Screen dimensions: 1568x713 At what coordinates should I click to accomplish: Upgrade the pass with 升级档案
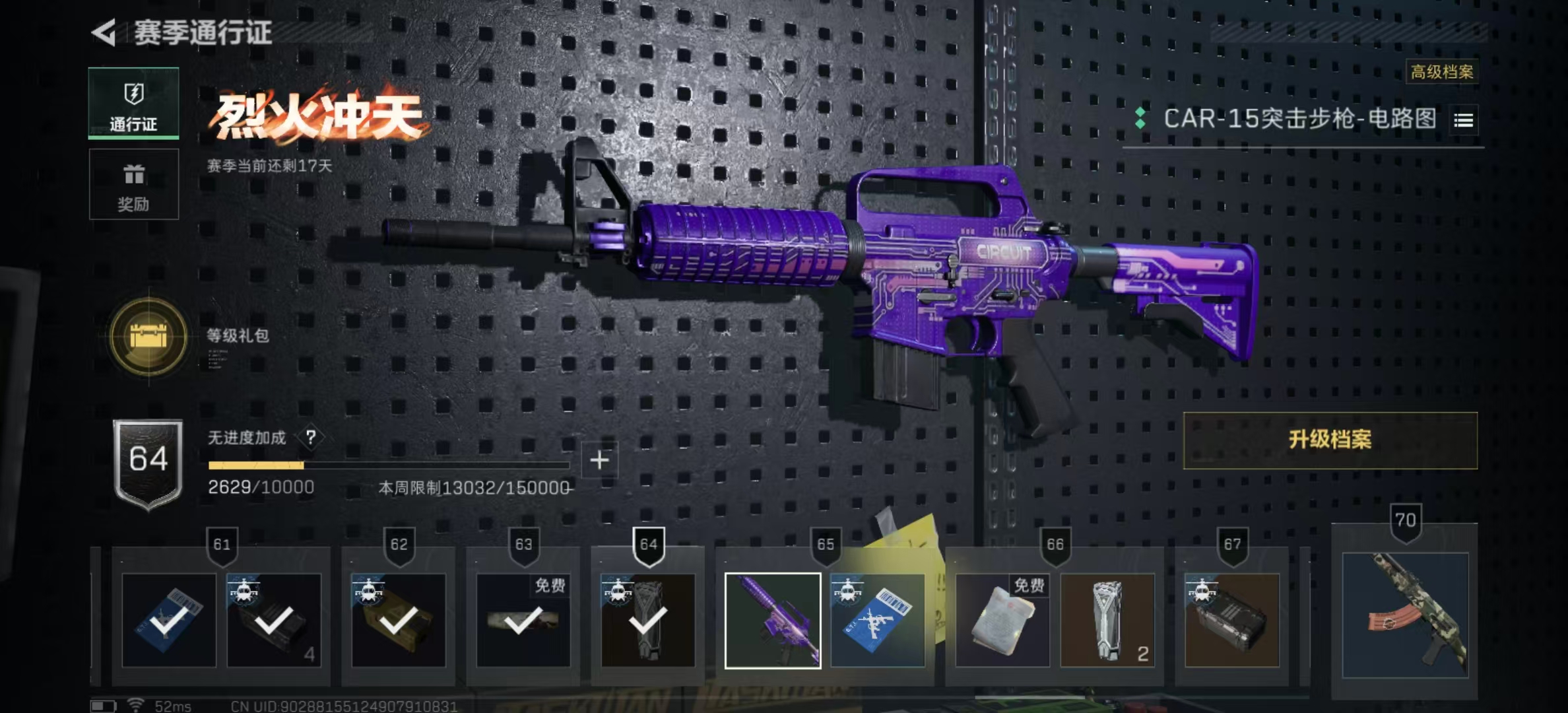click(1330, 440)
